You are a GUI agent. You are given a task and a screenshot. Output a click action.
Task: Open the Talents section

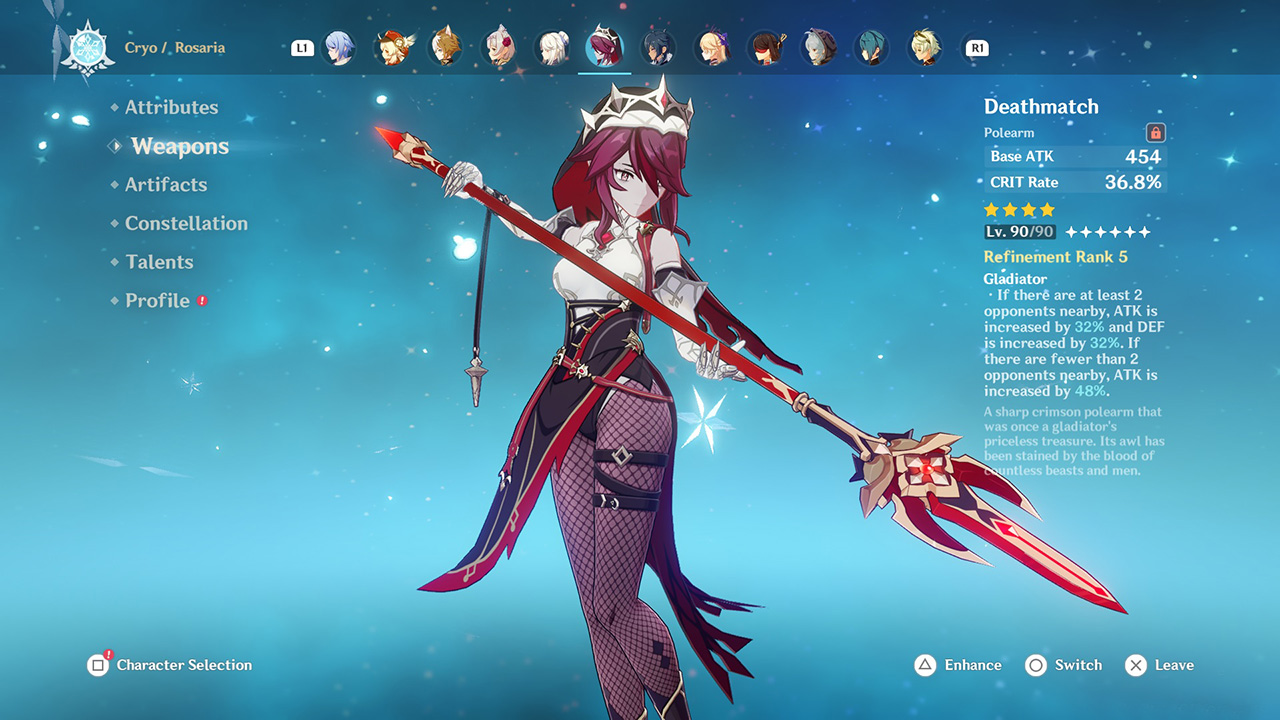(x=160, y=261)
